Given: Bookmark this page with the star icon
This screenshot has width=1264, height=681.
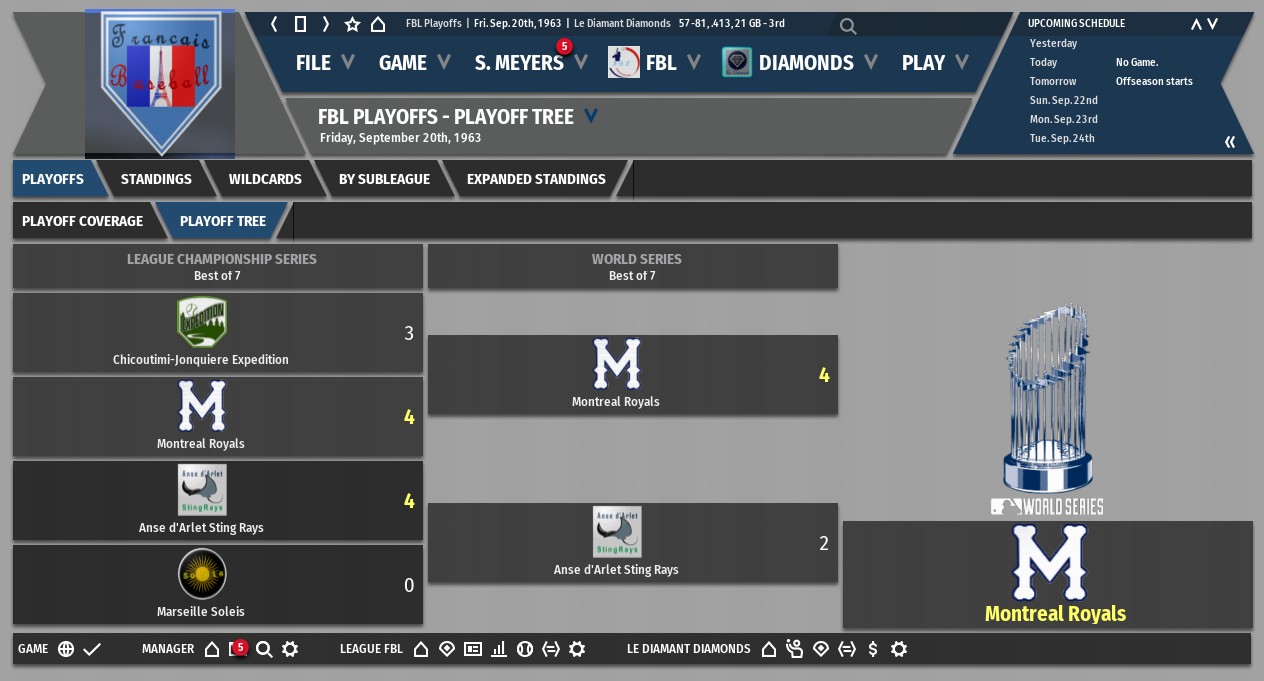Looking at the screenshot, I should (x=352, y=24).
